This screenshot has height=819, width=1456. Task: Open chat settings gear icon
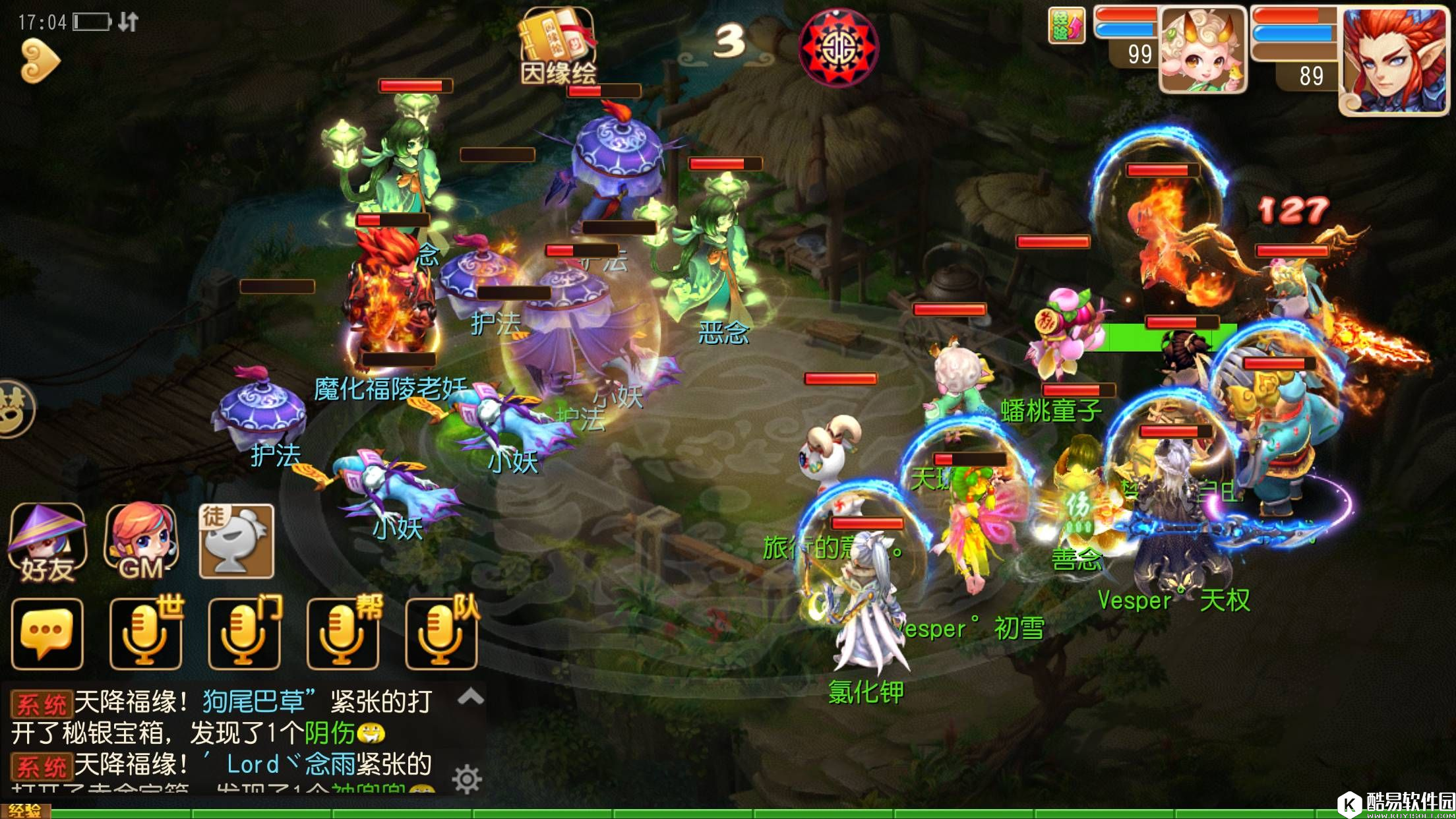click(x=467, y=779)
